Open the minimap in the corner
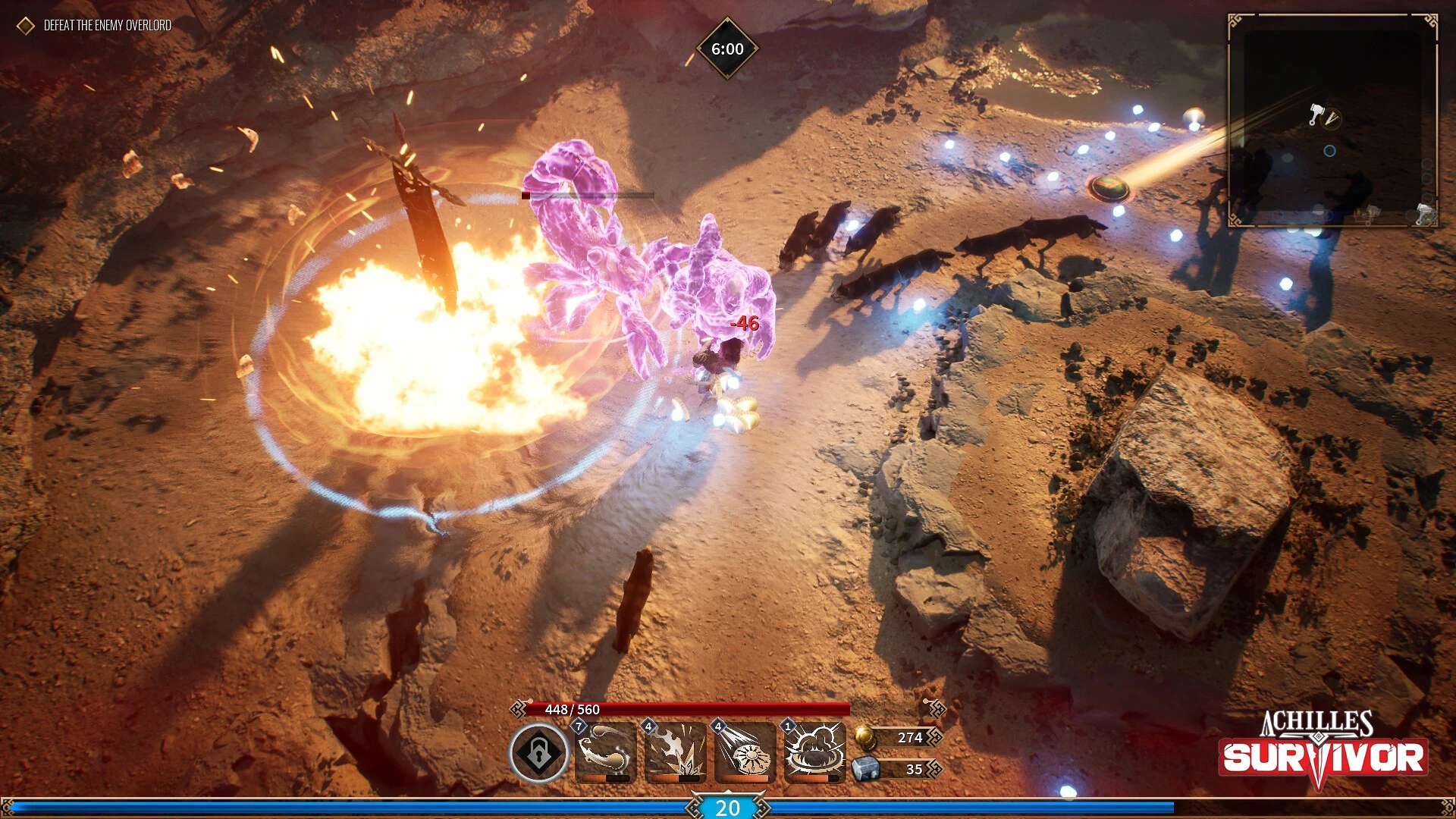Image resolution: width=1456 pixels, height=819 pixels. pos(1332,120)
